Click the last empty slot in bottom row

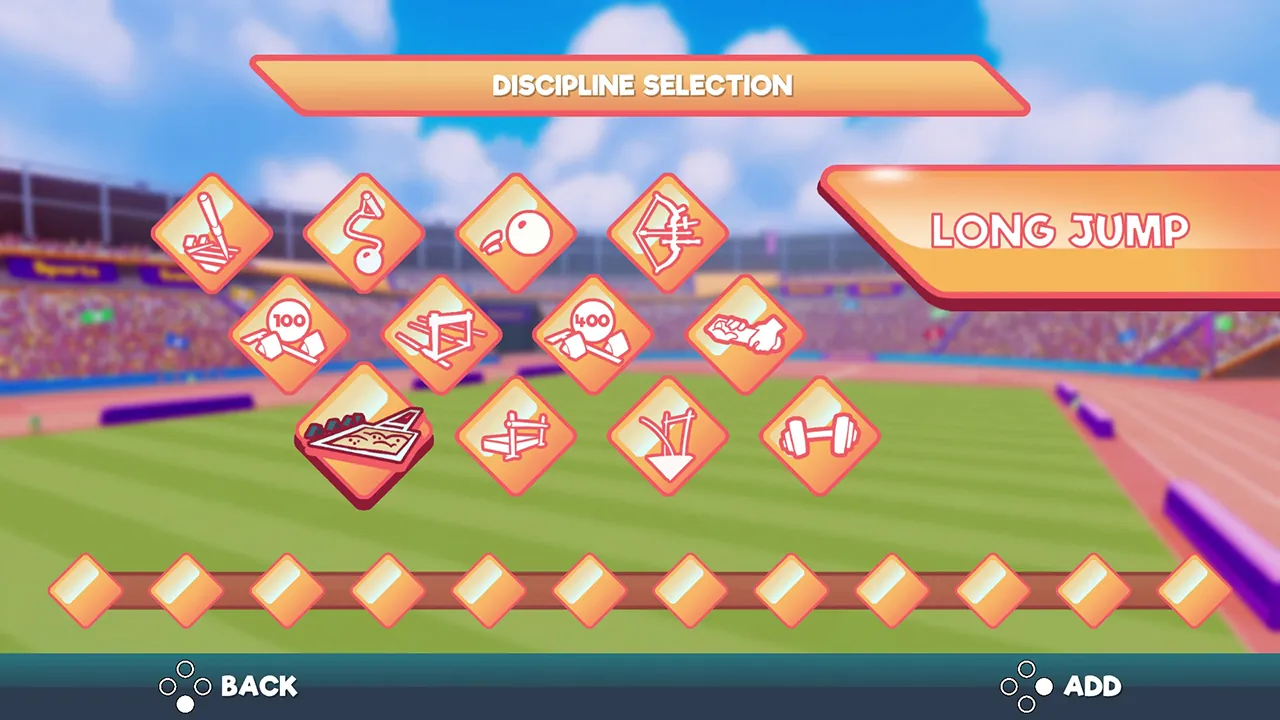coord(1196,590)
